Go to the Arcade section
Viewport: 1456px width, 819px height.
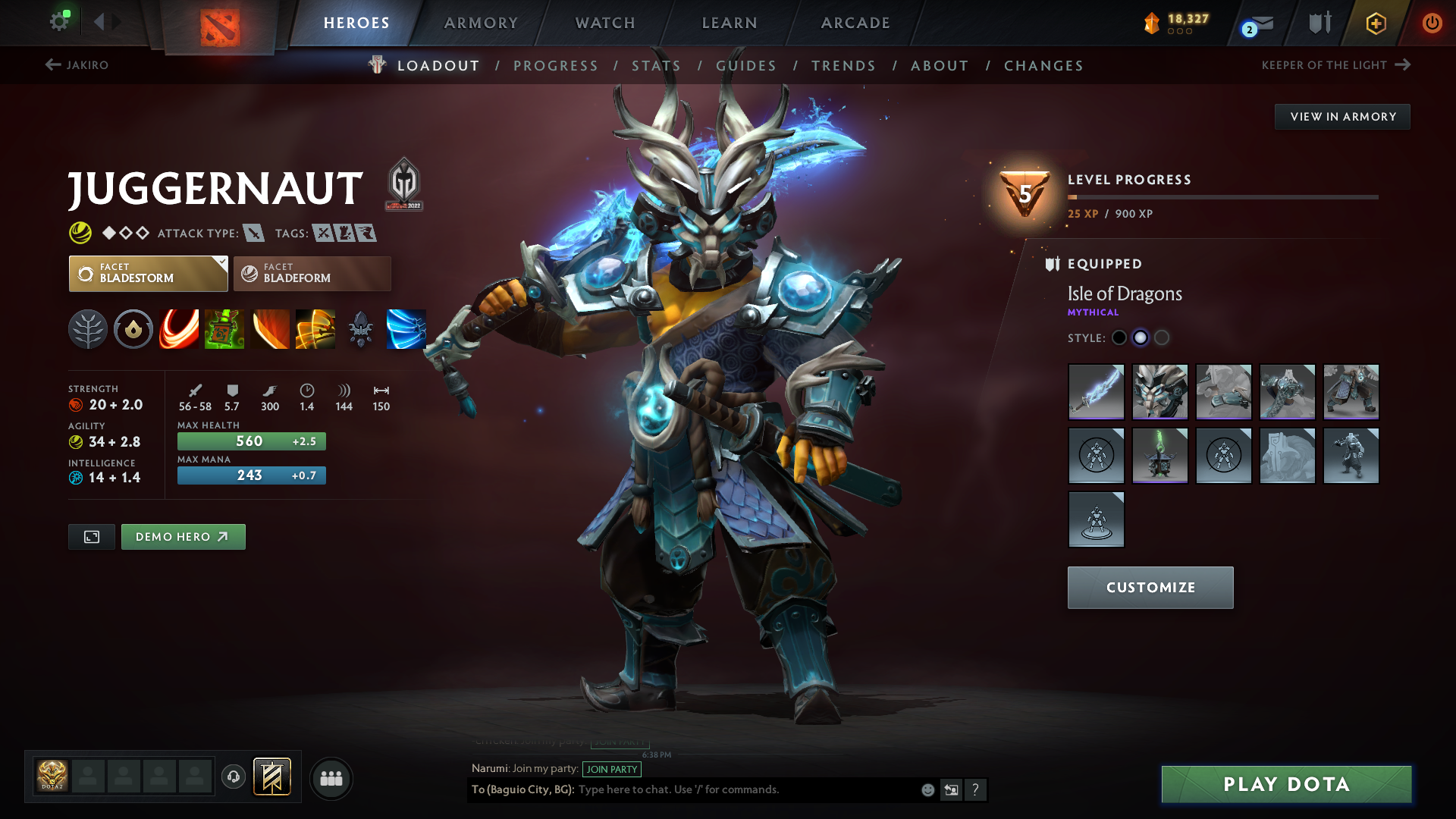[x=855, y=23]
